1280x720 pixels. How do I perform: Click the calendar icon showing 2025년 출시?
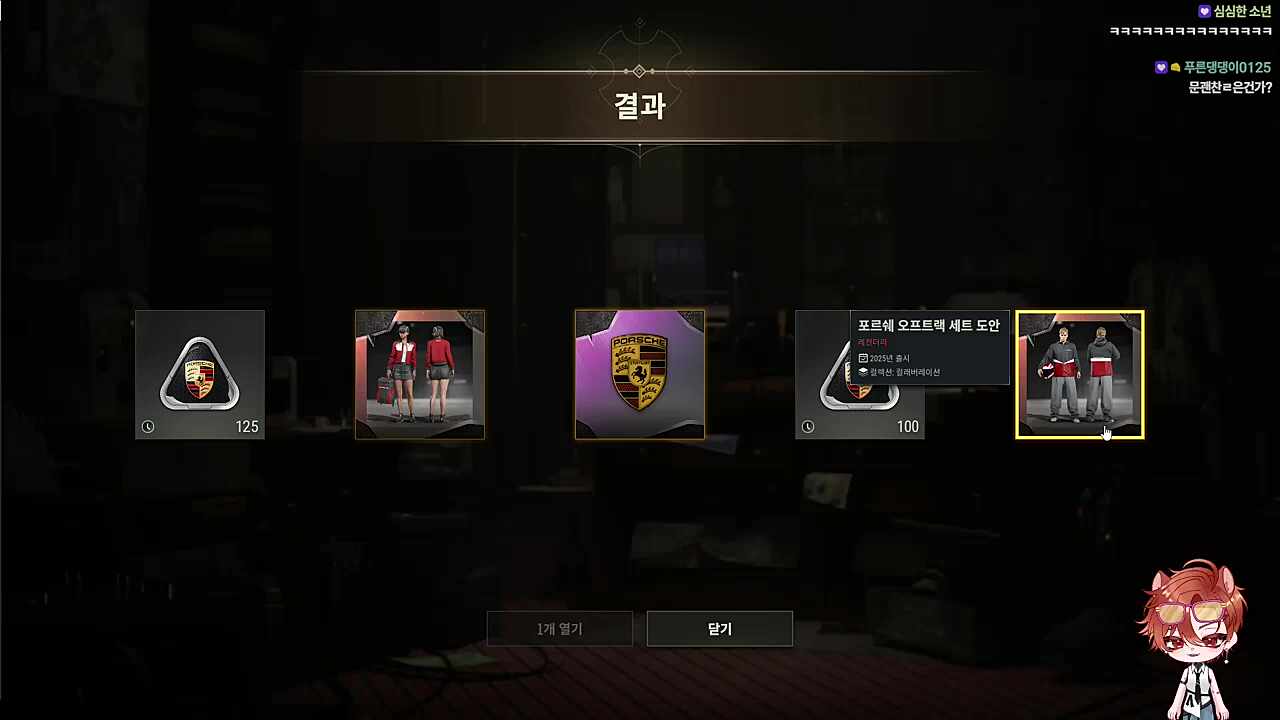coord(862,357)
